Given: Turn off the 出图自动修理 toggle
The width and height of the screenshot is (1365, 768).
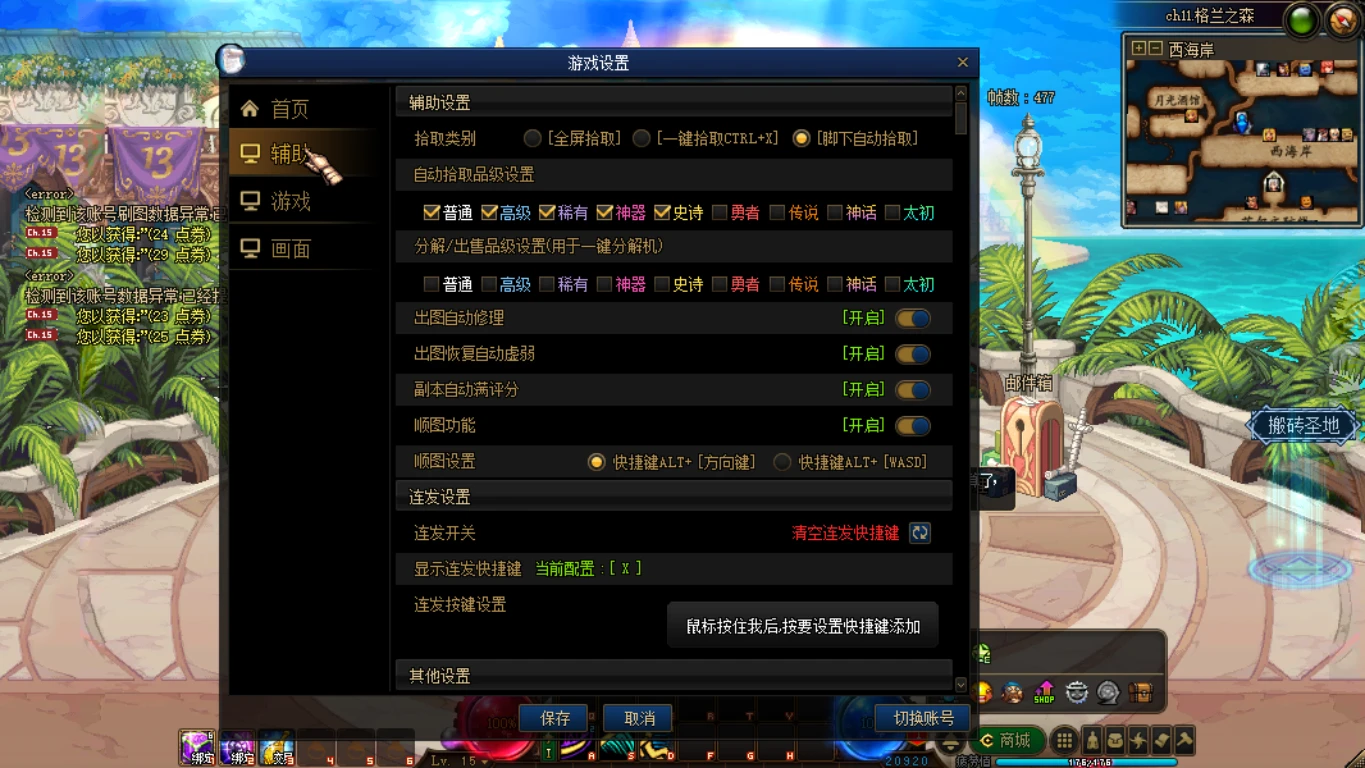Looking at the screenshot, I should coord(911,317).
